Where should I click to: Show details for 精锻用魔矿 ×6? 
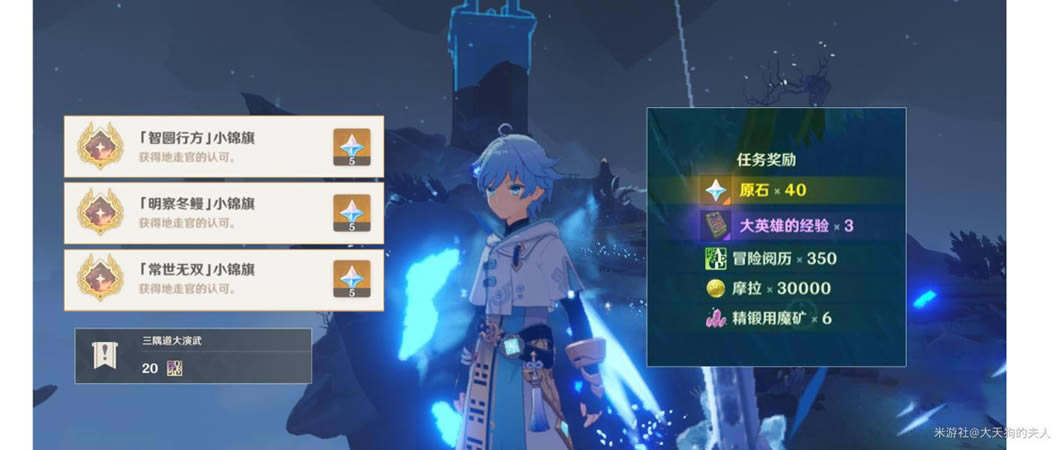(x=775, y=319)
